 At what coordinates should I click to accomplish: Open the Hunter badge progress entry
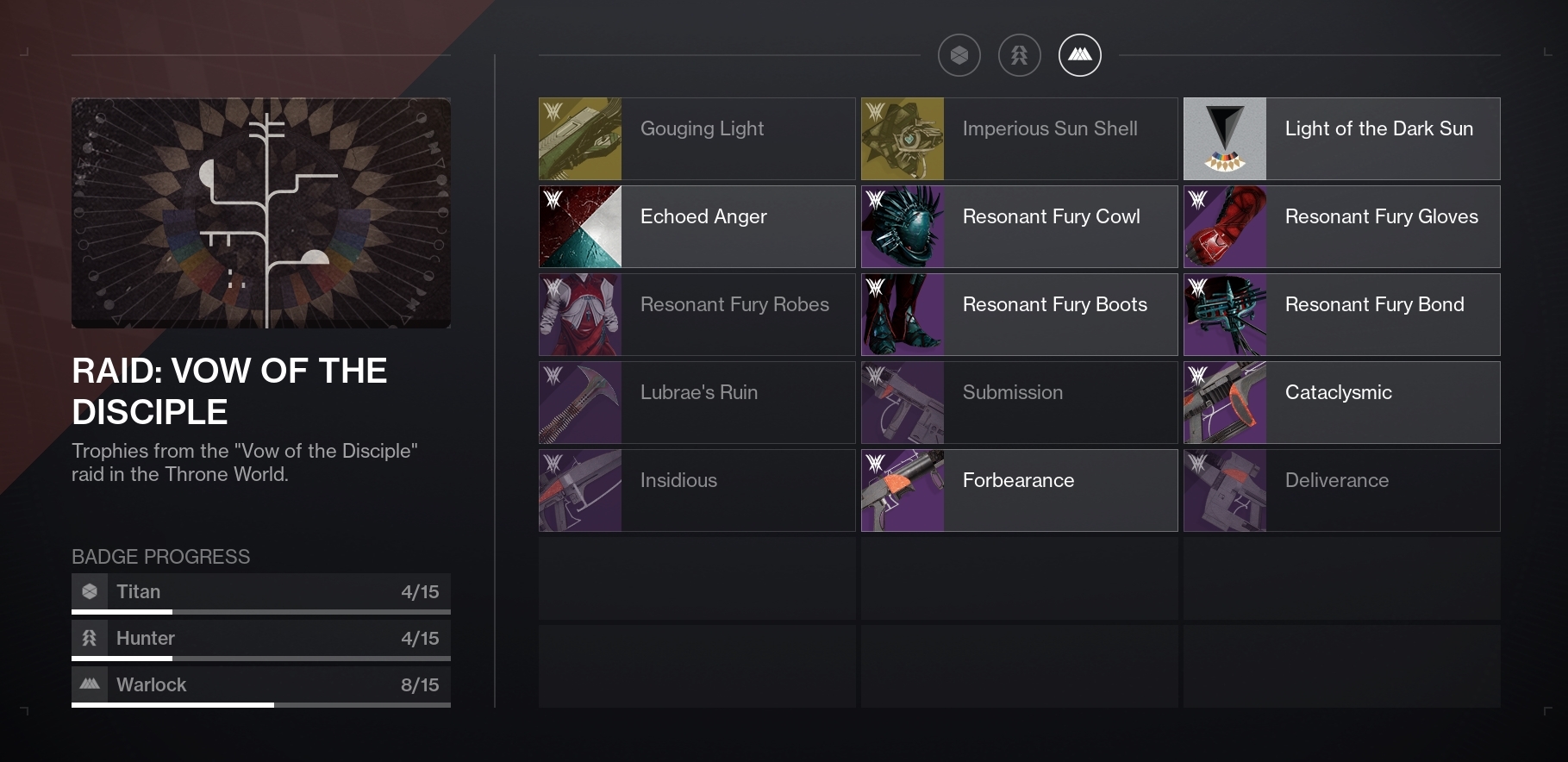point(260,638)
